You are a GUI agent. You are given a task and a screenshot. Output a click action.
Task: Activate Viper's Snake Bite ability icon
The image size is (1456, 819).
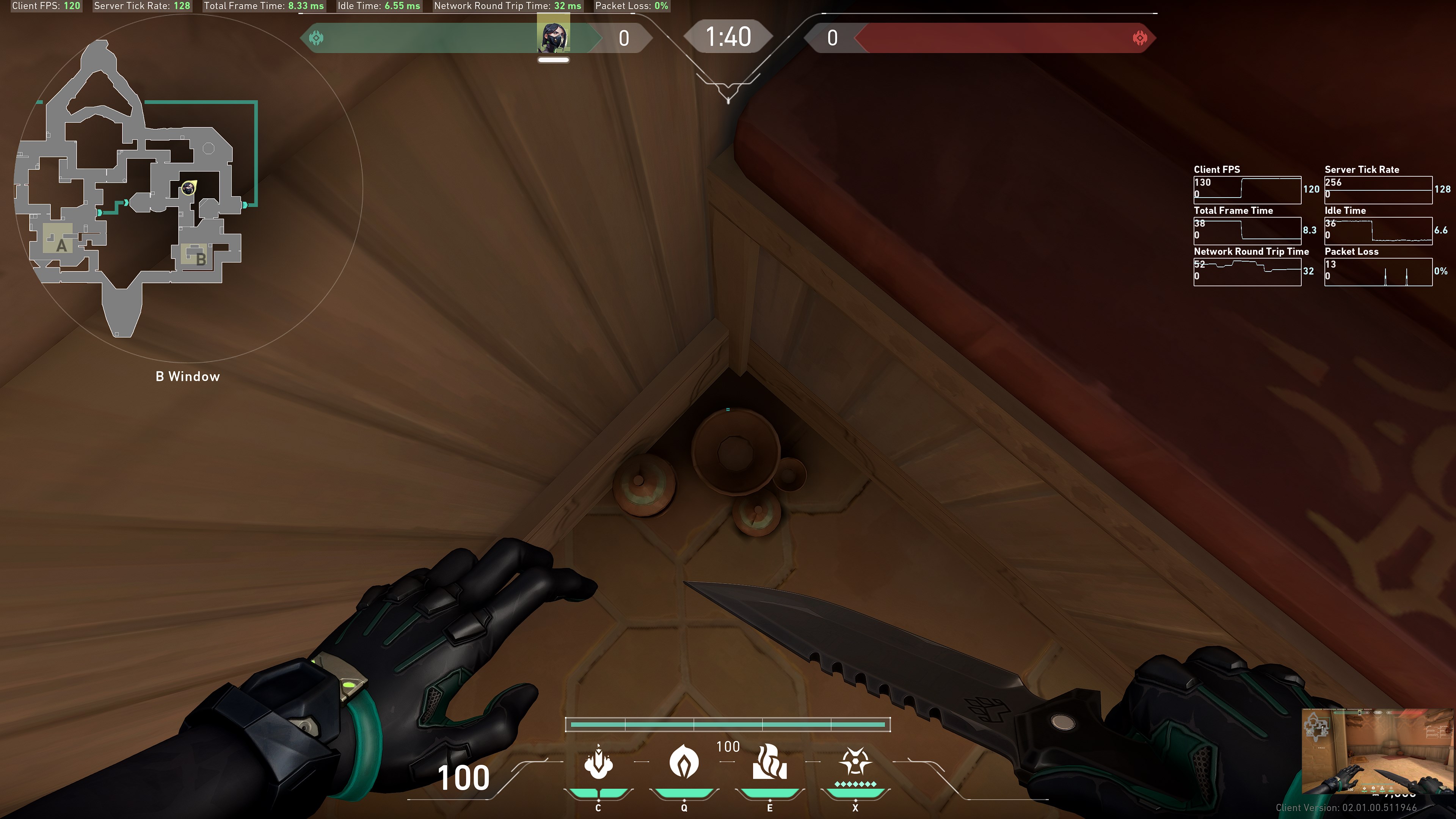tap(599, 763)
